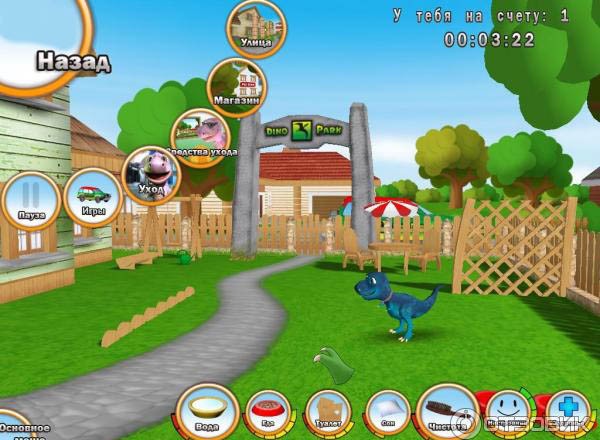Open the blue cross health icon
Viewport: 600px width, 440px height.
566,413
